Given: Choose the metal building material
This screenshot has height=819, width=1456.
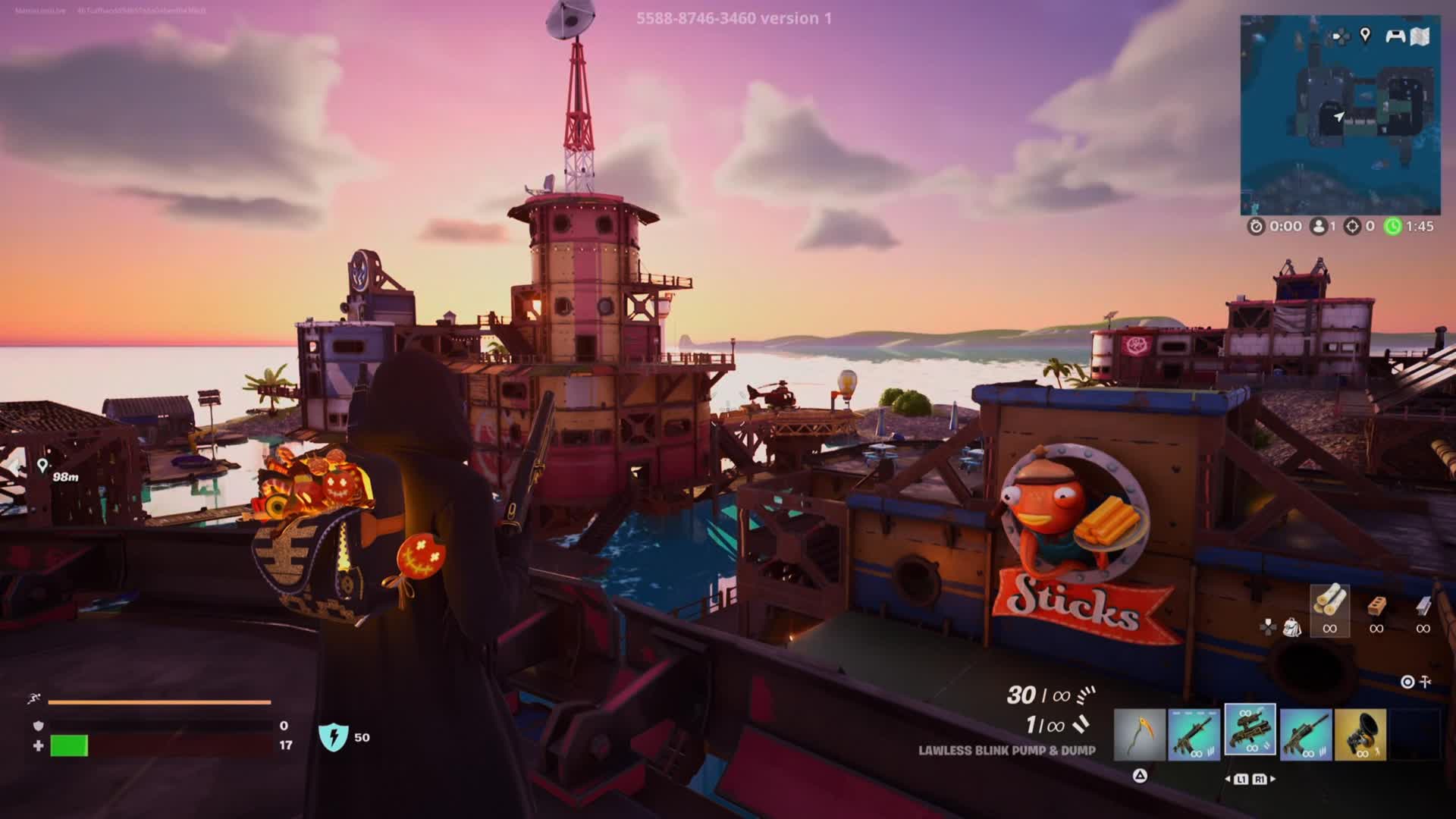Looking at the screenshot, I should tap(1423, 608).
